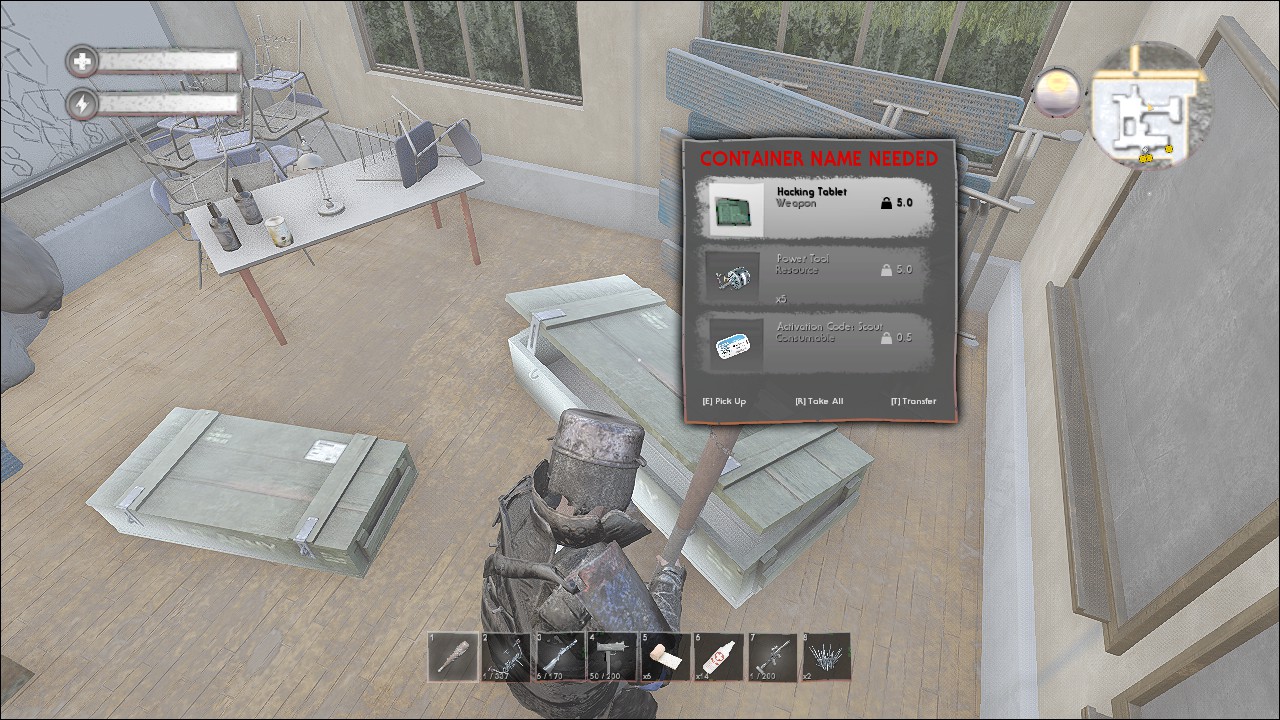The width and height of the screenshot is (1280, 720).
Task: Select the spike trap hotbar slot
Action: (x=826, y=657)
